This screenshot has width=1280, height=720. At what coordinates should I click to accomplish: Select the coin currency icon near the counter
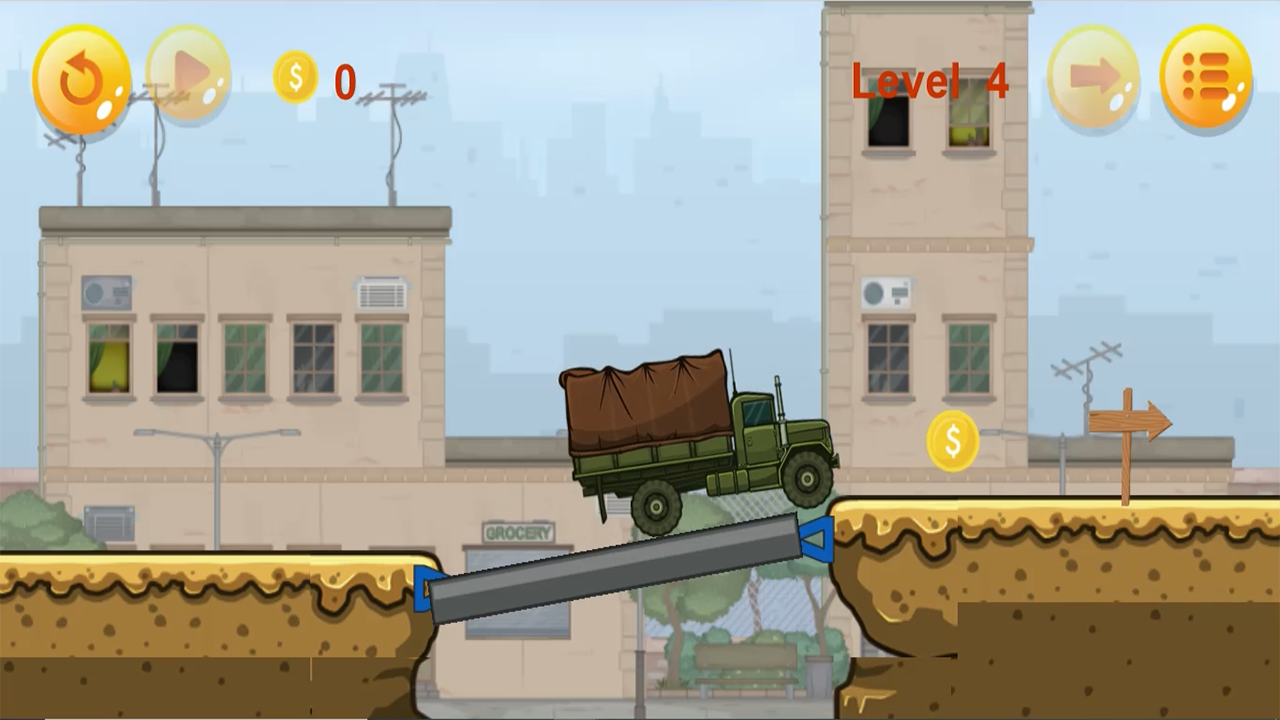[295, 78]
